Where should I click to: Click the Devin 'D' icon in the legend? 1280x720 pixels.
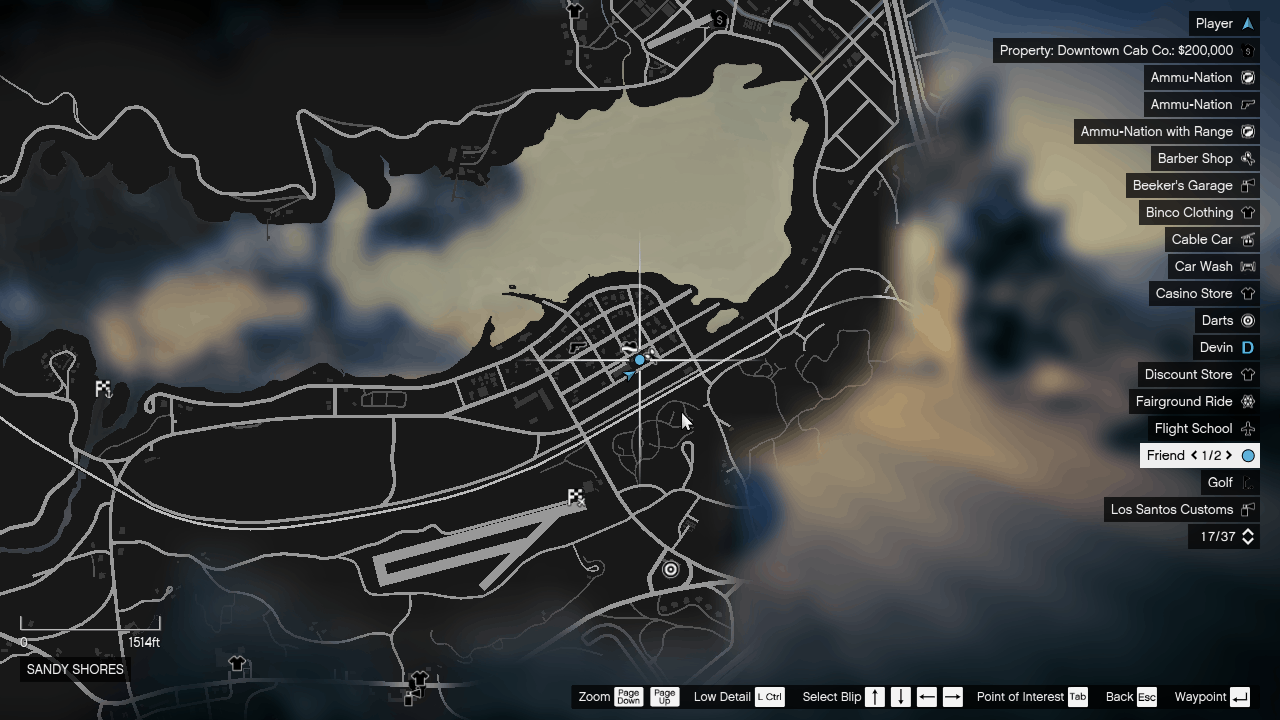[x=1247, y=347]
